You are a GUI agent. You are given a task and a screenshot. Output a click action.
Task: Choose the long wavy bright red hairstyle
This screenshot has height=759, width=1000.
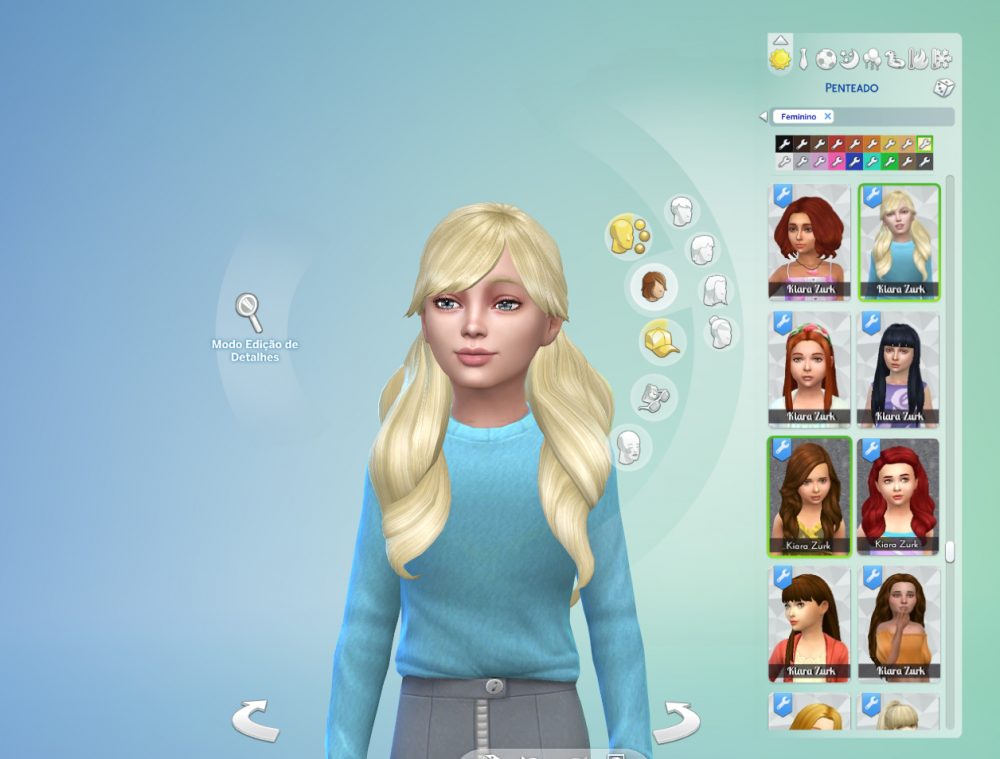[x=897, y=497]
